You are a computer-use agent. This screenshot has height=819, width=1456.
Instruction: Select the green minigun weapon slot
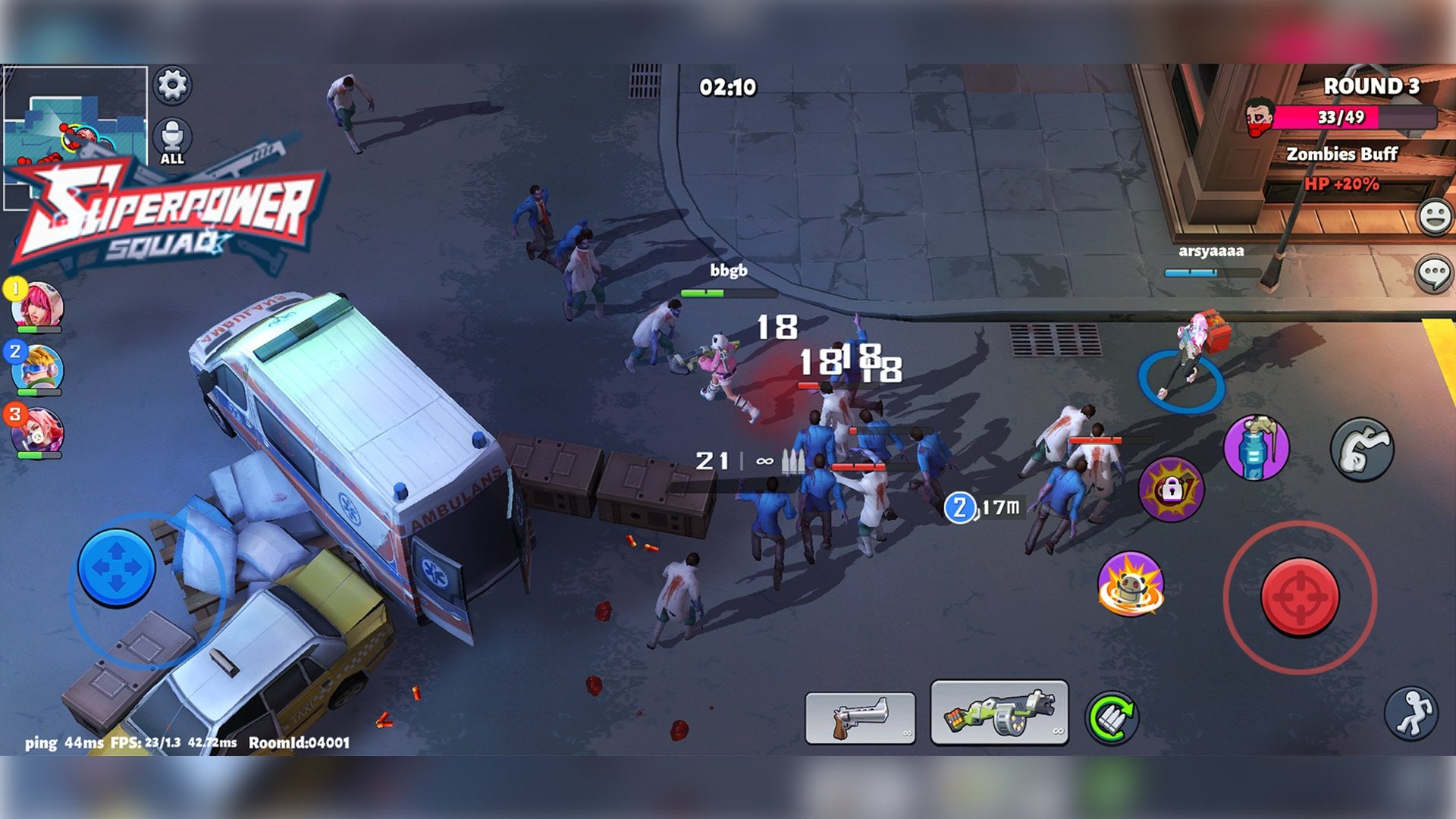999,713
